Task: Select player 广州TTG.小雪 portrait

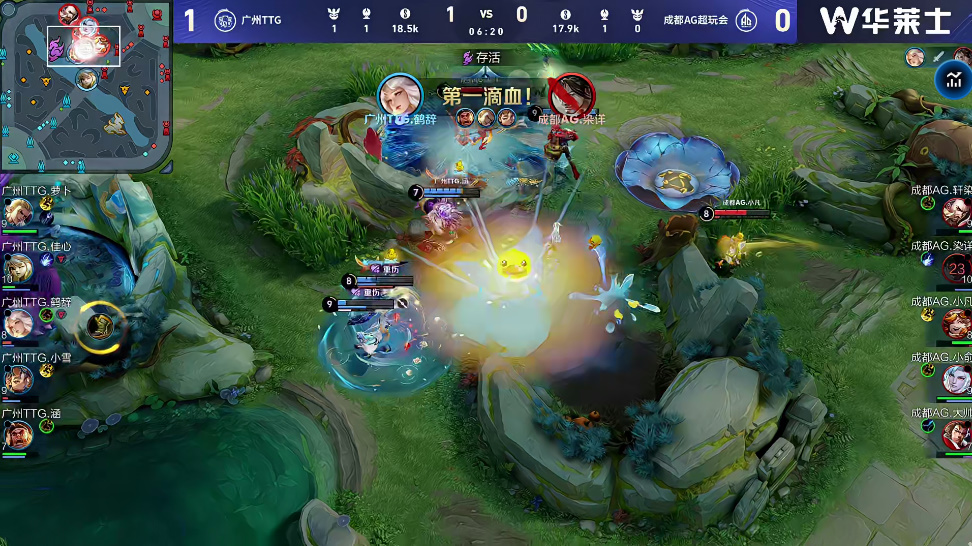Action: pyautogui.click(x=18, y=379)
